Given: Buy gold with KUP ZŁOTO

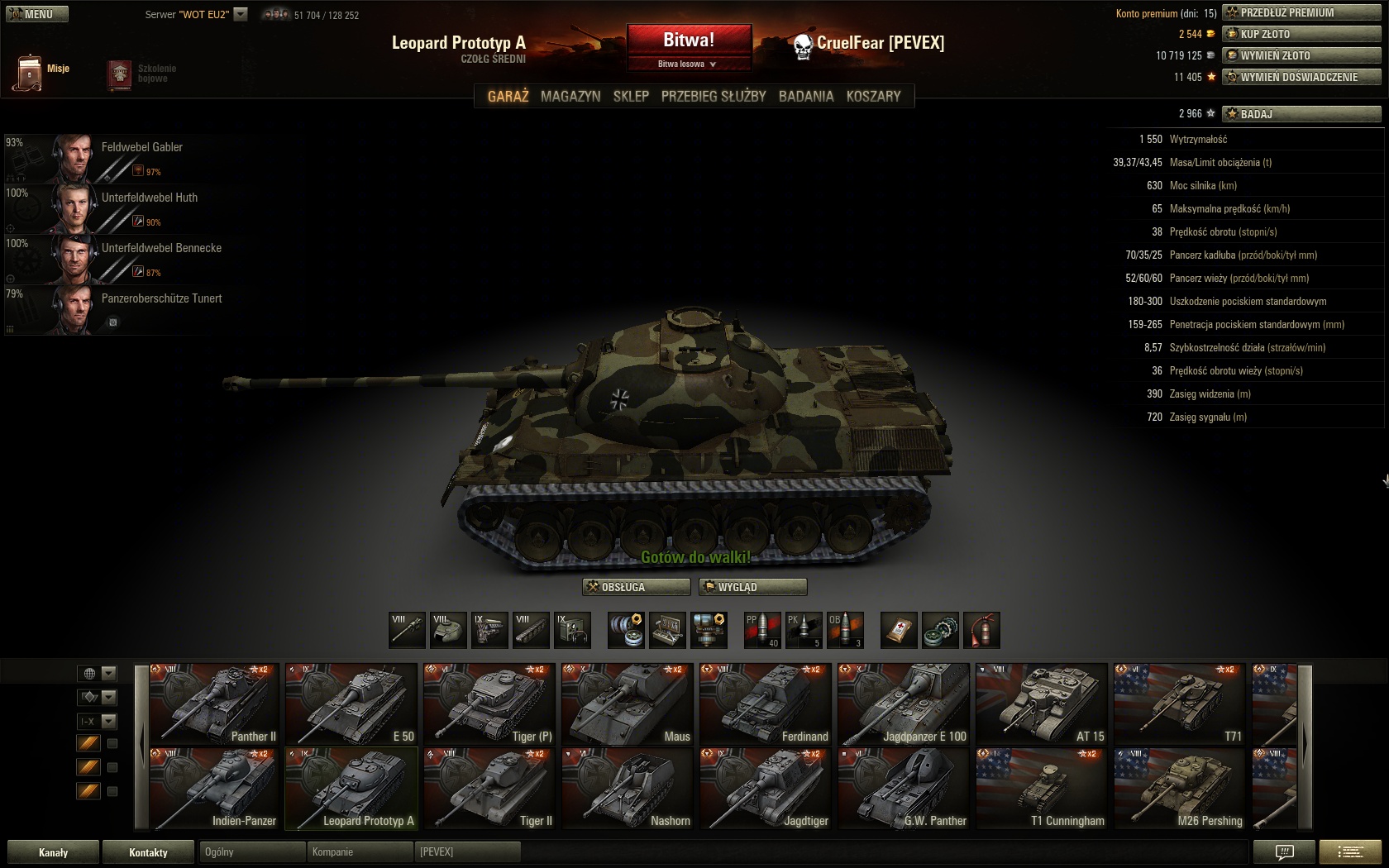Looking at the screenshot, I should 1301,34.
